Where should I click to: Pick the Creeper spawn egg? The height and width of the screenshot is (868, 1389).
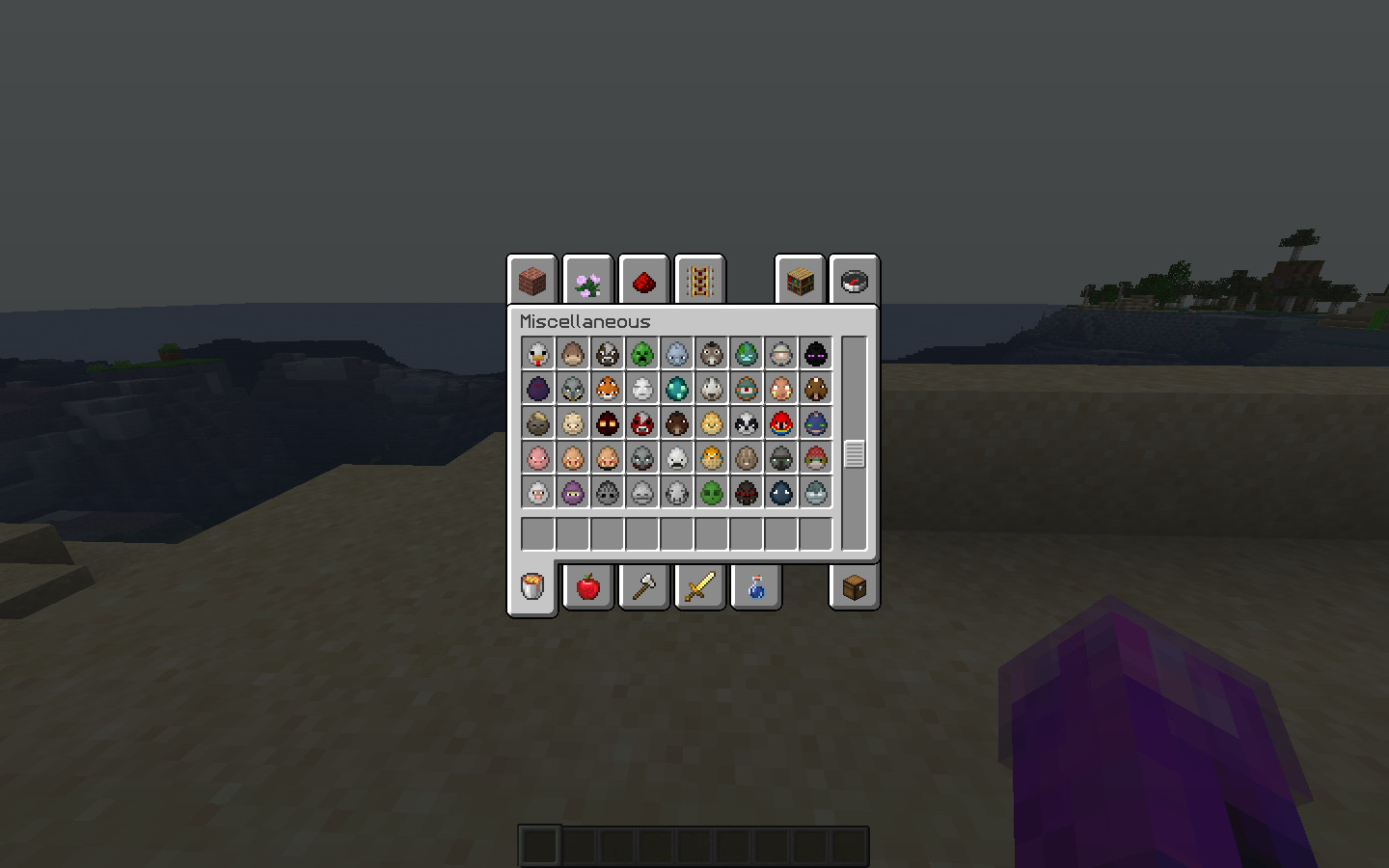coord(641,353)
